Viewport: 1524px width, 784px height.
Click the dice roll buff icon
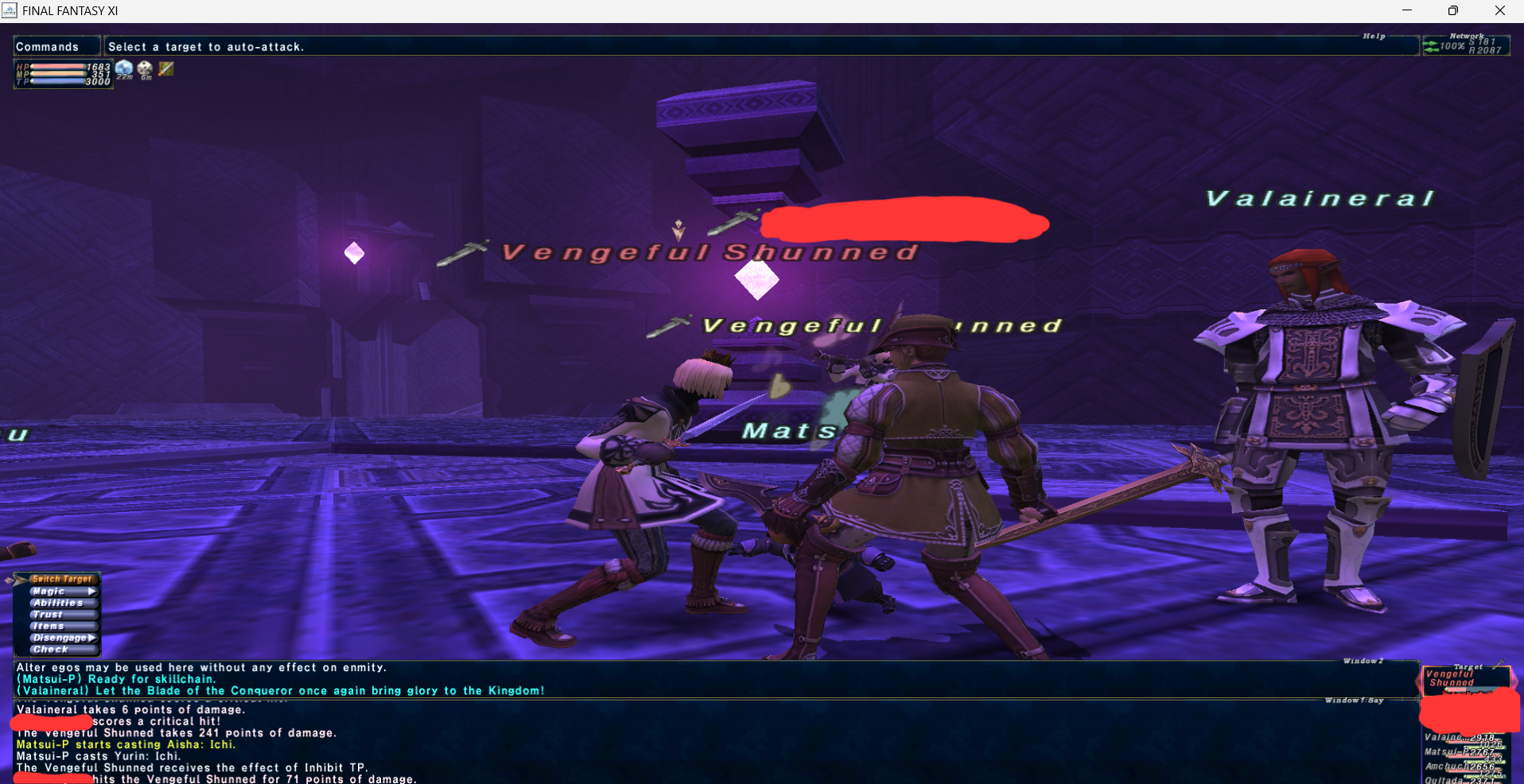pyautogui.click(x=145, y=69)
